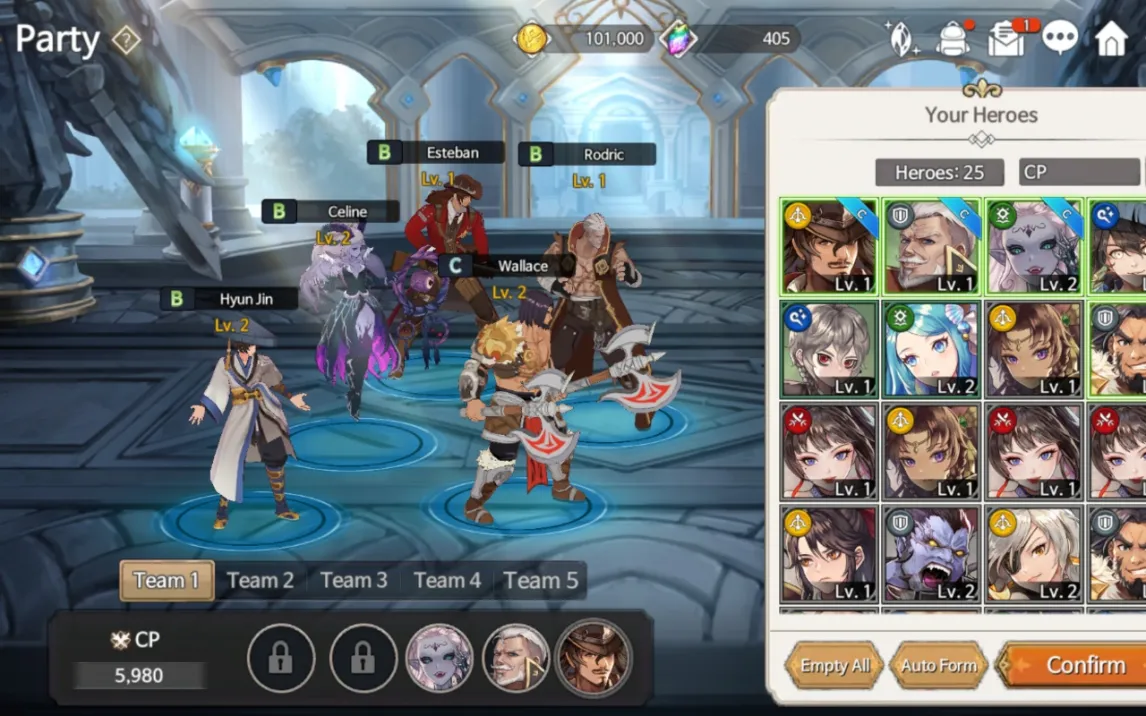Empty all party slots
This screenshot has height=716, width=1146.
834,666
